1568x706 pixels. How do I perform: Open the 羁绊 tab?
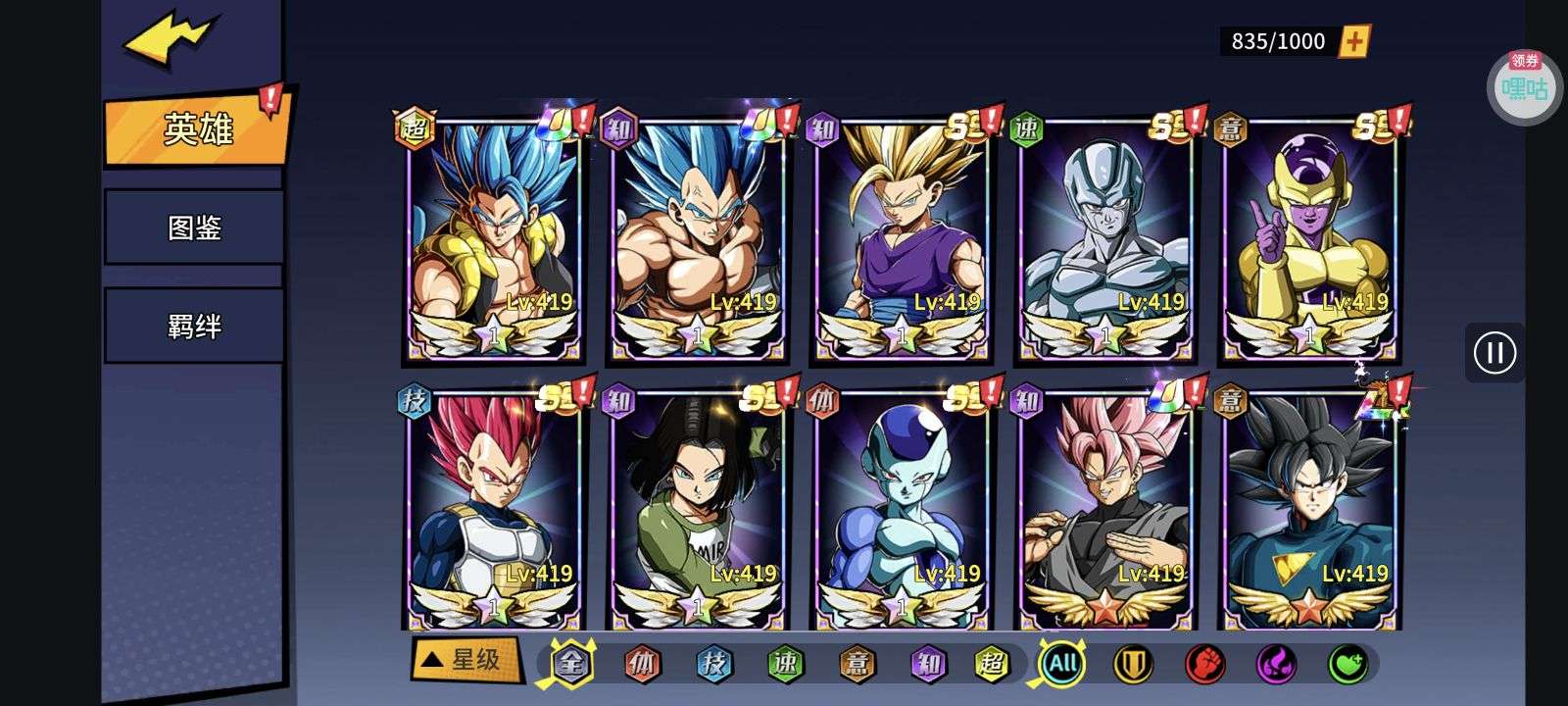pyautogui.click(x=194, y=326)
